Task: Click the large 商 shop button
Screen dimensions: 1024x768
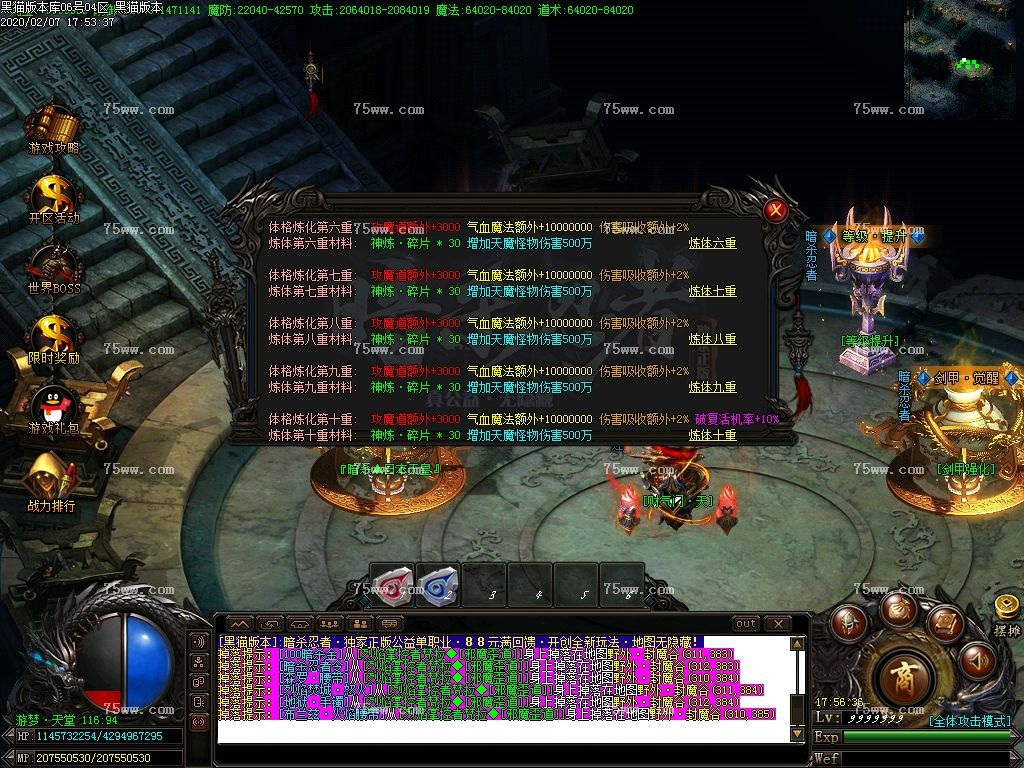Action: (x=907, y=678)
